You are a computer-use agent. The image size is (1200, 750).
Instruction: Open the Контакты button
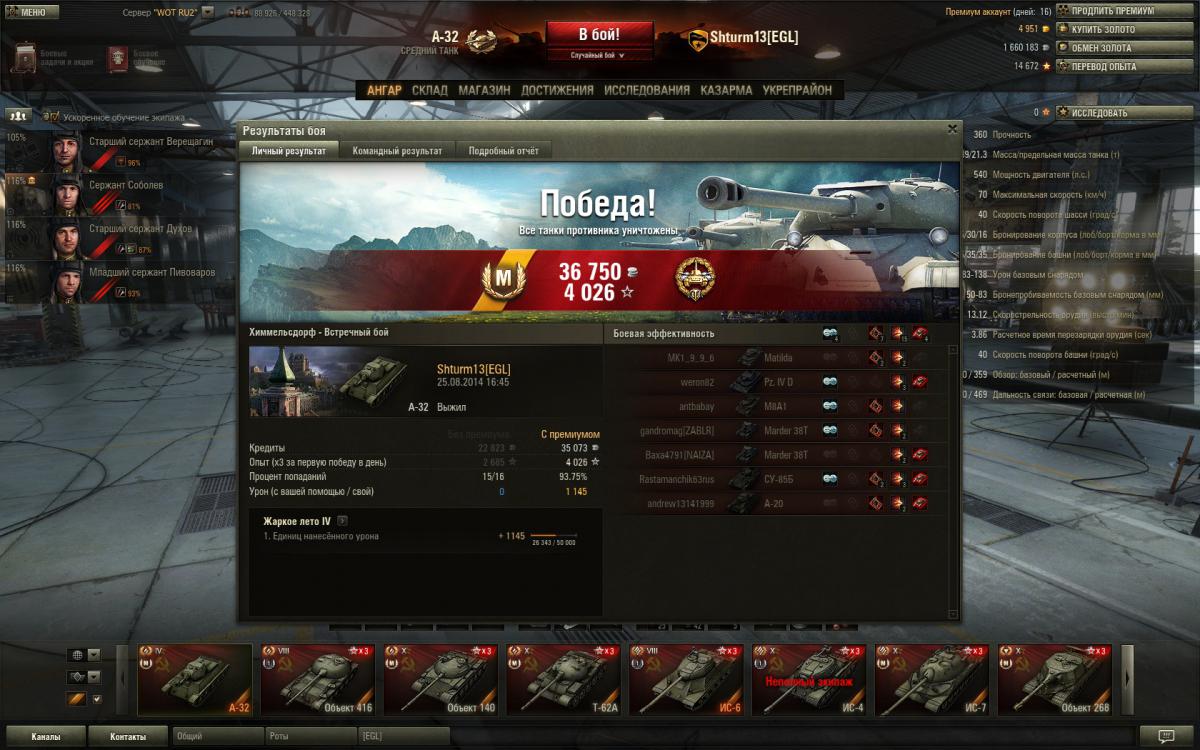pyautogui.click(x=127, y=737)
